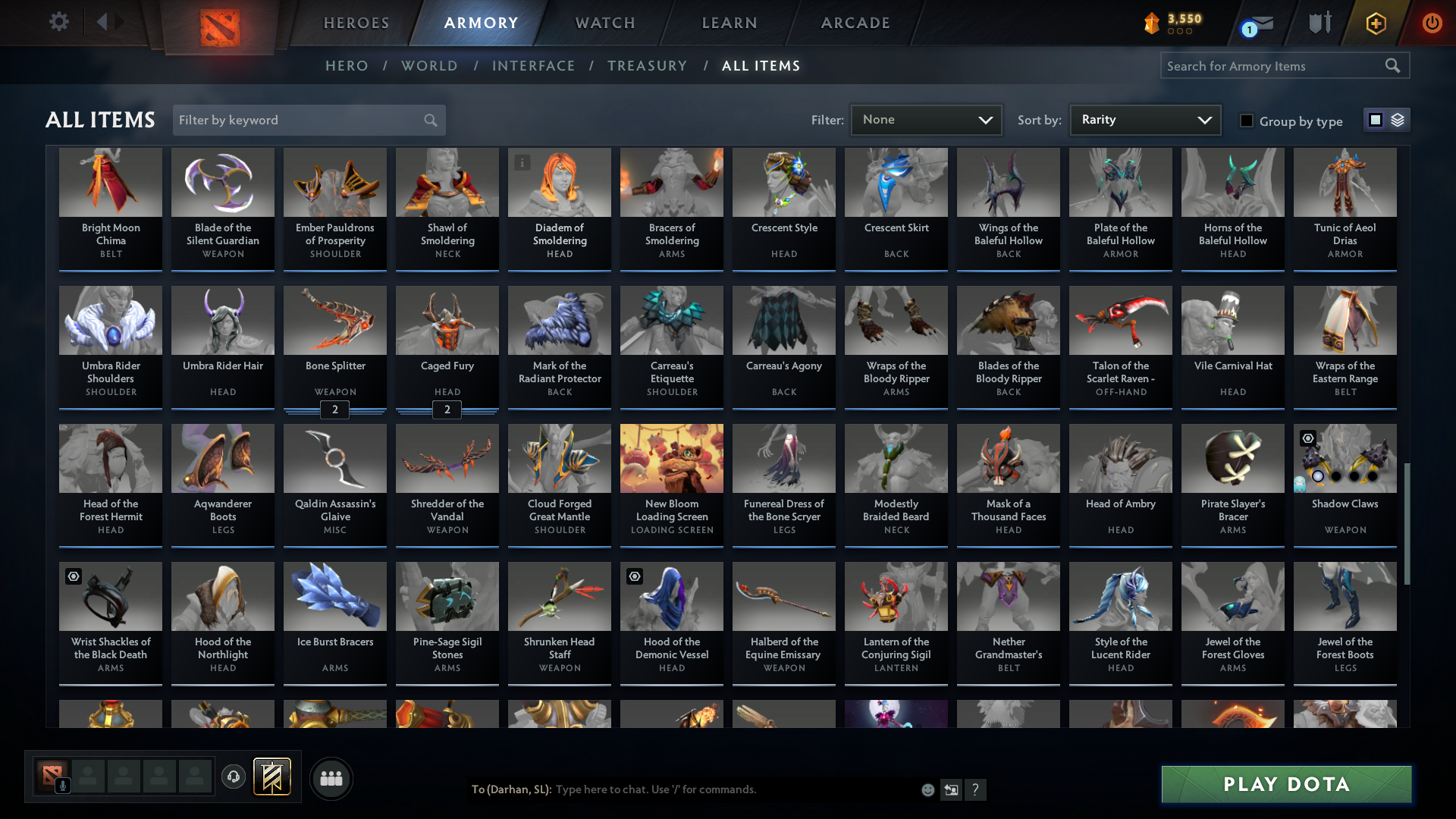The width and height of the screenshot is (1456, 819).
Task: Open the Filter dropdown set to None
Action: point(926,119)
